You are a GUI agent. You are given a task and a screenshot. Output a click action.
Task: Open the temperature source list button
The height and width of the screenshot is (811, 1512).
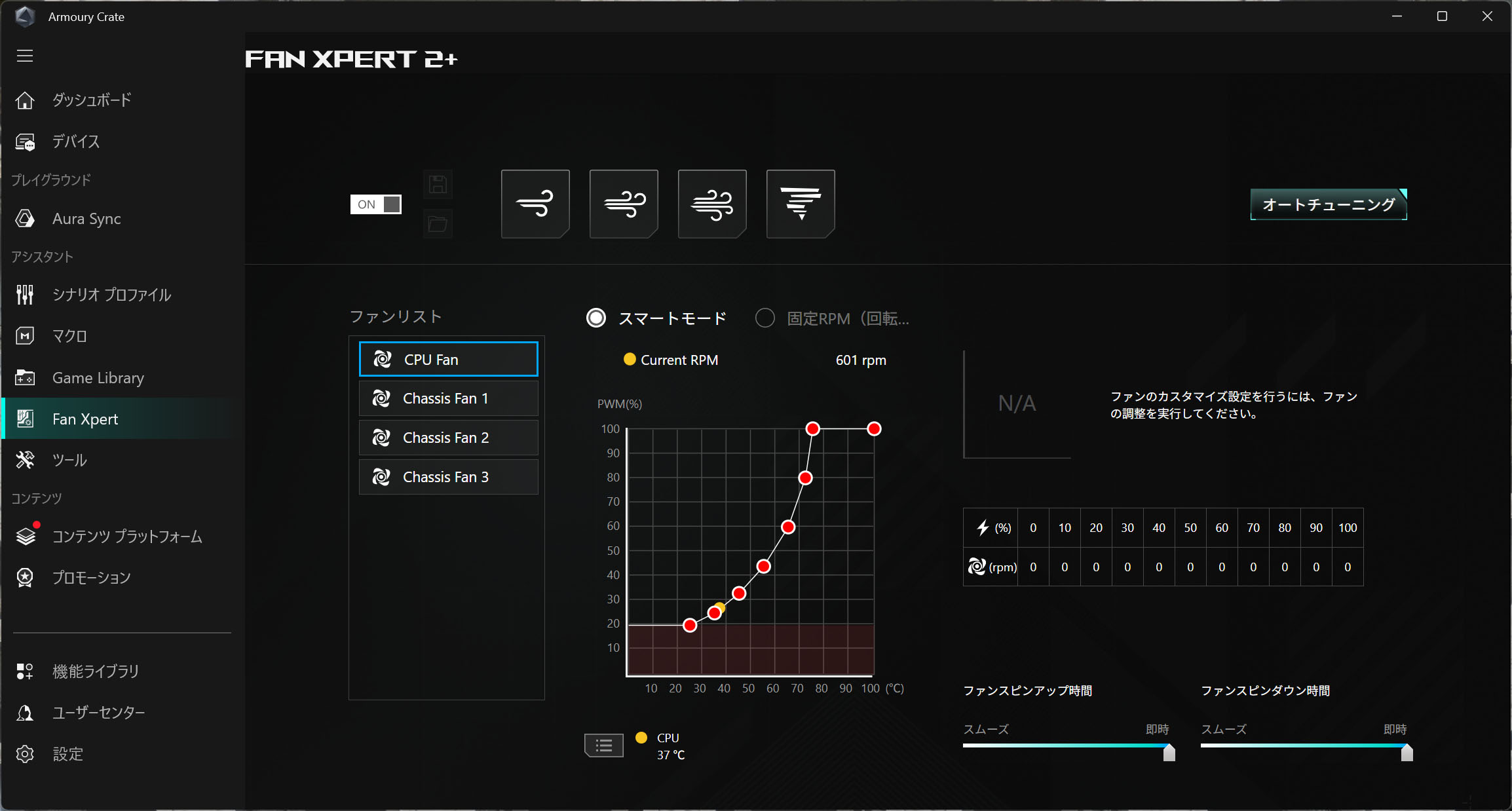tap(604, 745)
